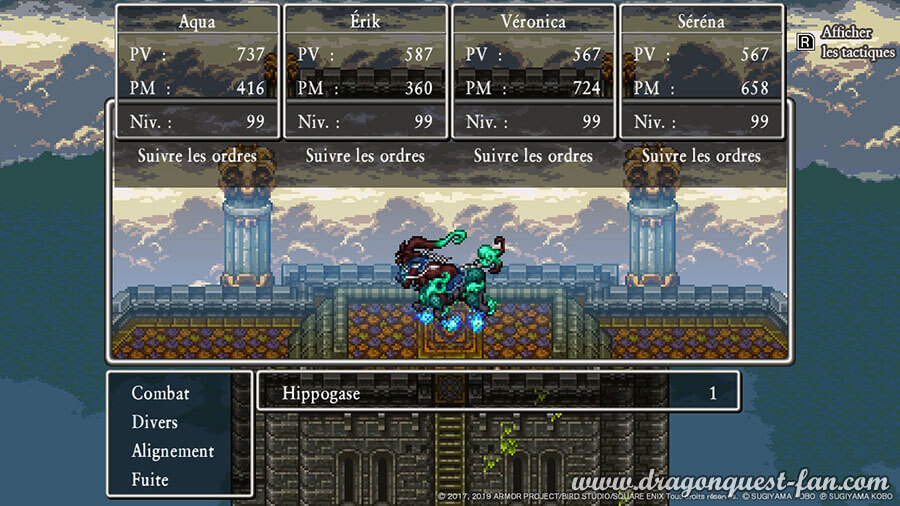Image resolution: width=900 pixels, height=506 pixels.
Task: Pick Érik's character panel
Action: (x=365, y=71)
